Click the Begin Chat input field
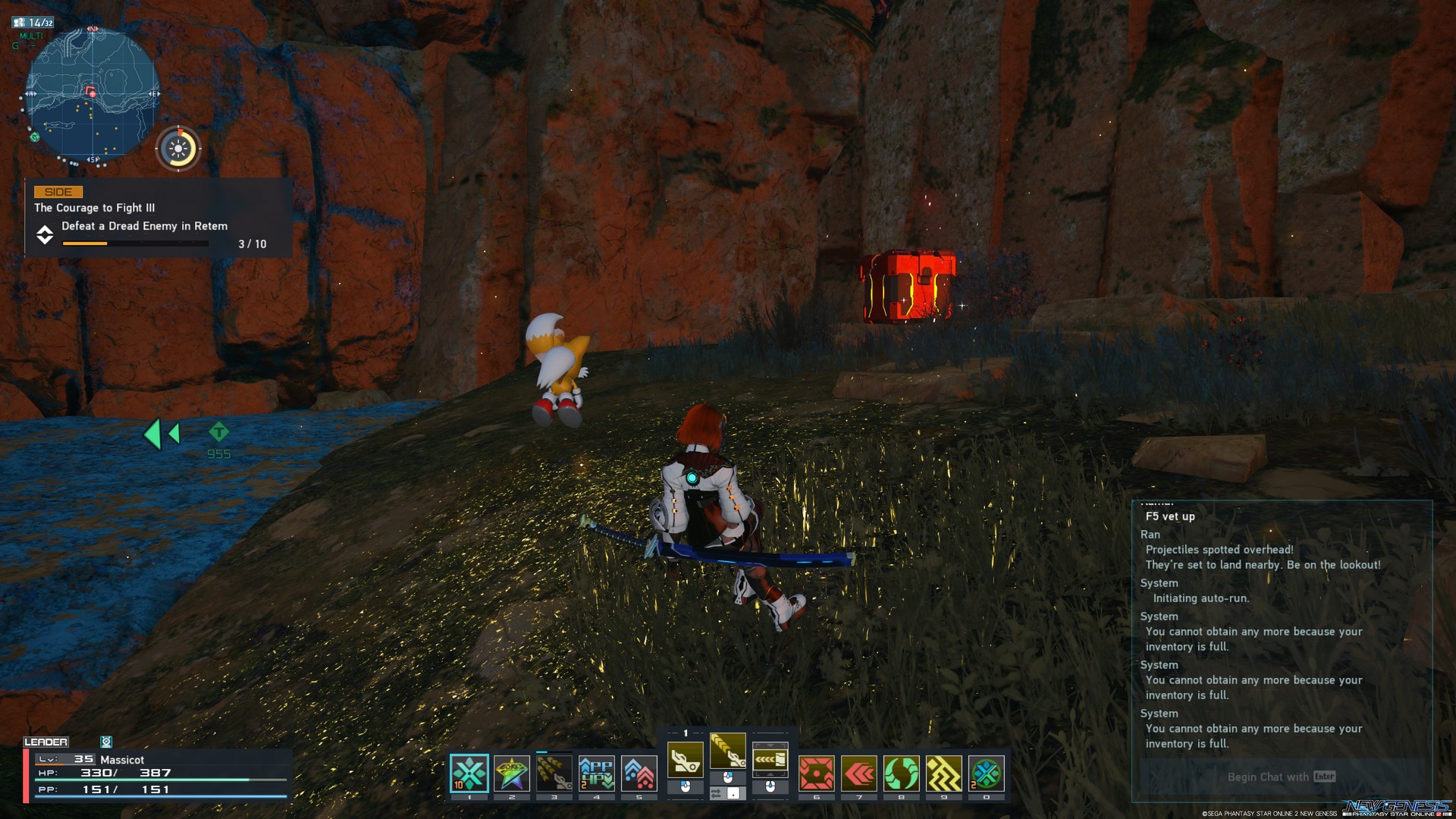The width and height of the screenshot is (1456, 819). (1281, 777)
